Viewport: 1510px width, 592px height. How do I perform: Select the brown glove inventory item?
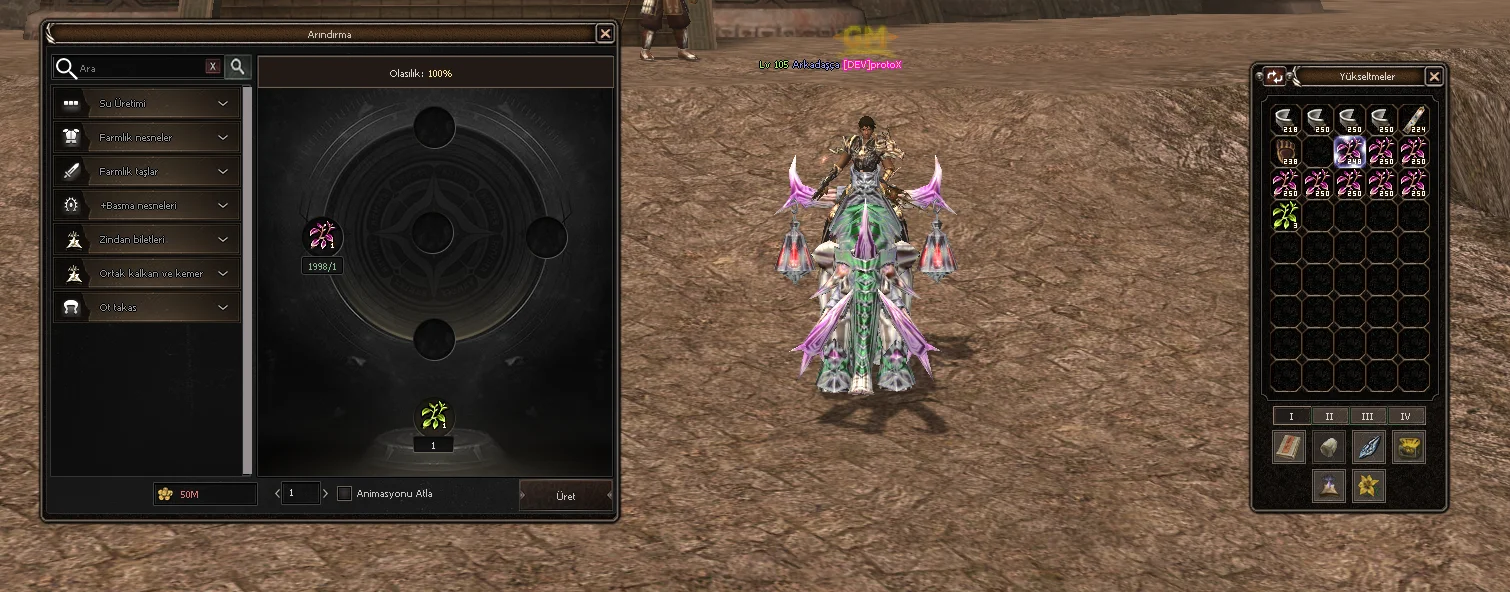pos(1286,152)
